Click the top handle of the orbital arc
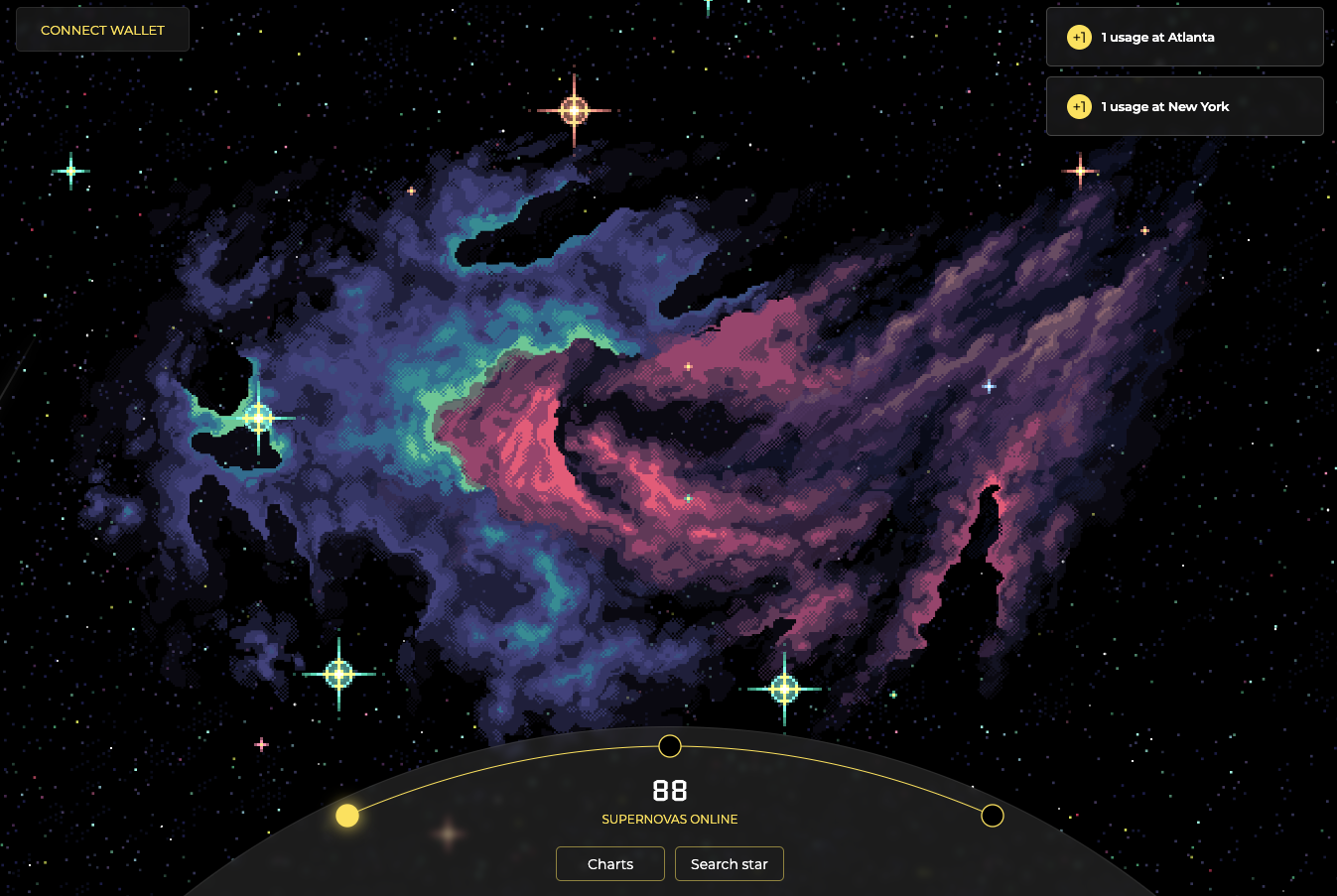Screen dimensions: 1337x896 669,745
